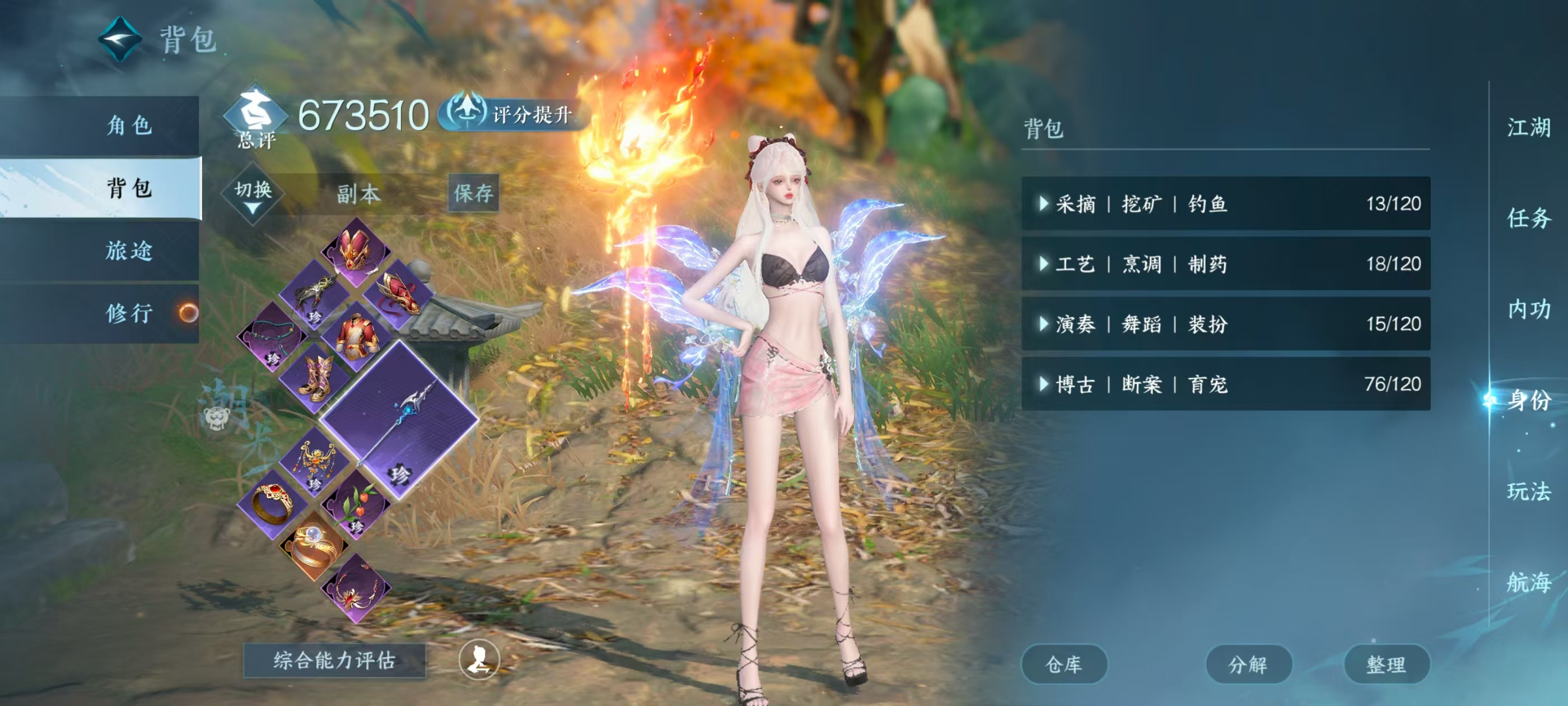Select the 修行 tab
This screenshot has width=1568, height=706.
coord(129,313)
